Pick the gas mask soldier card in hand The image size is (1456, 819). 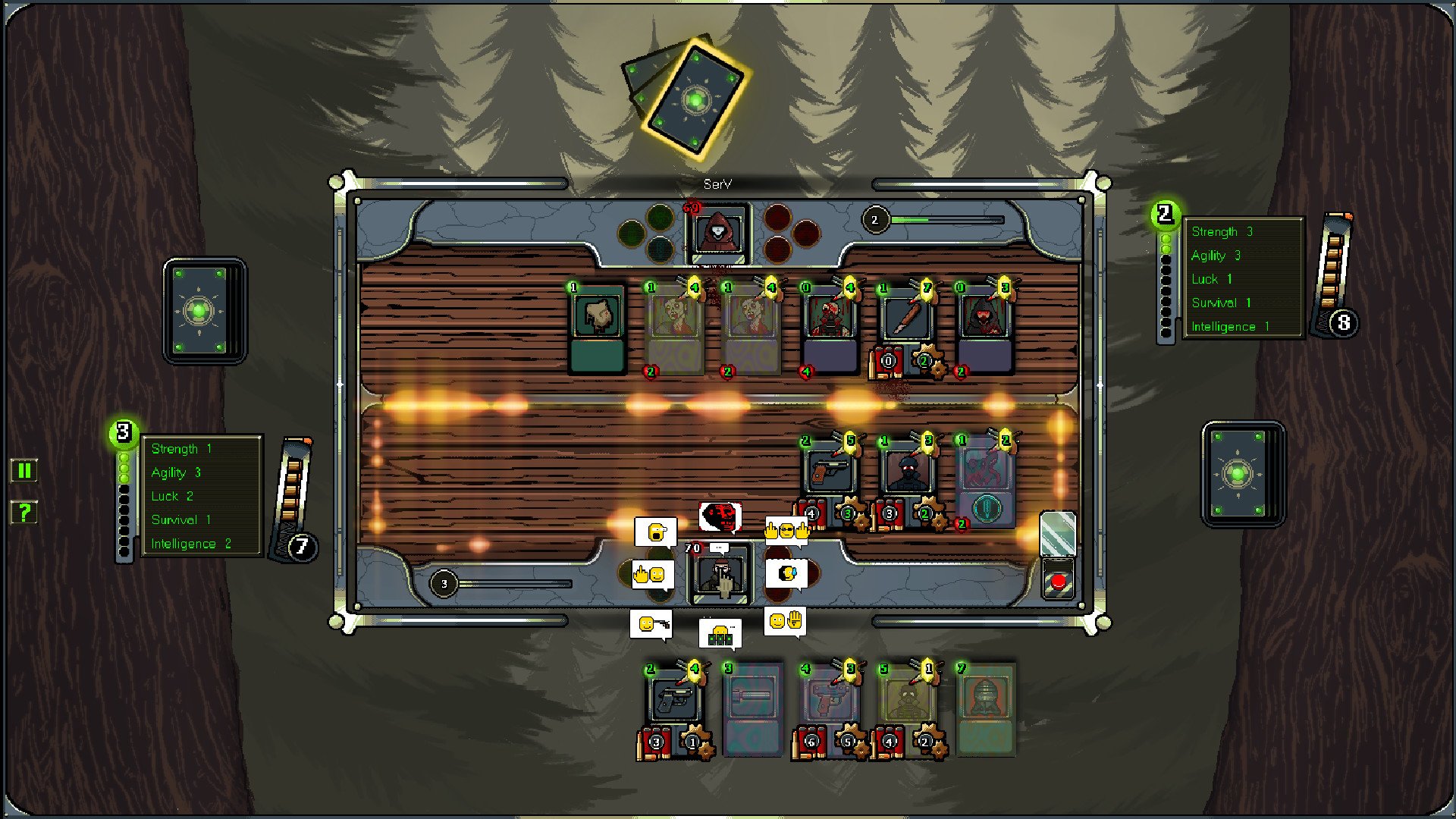coord(907,709)
